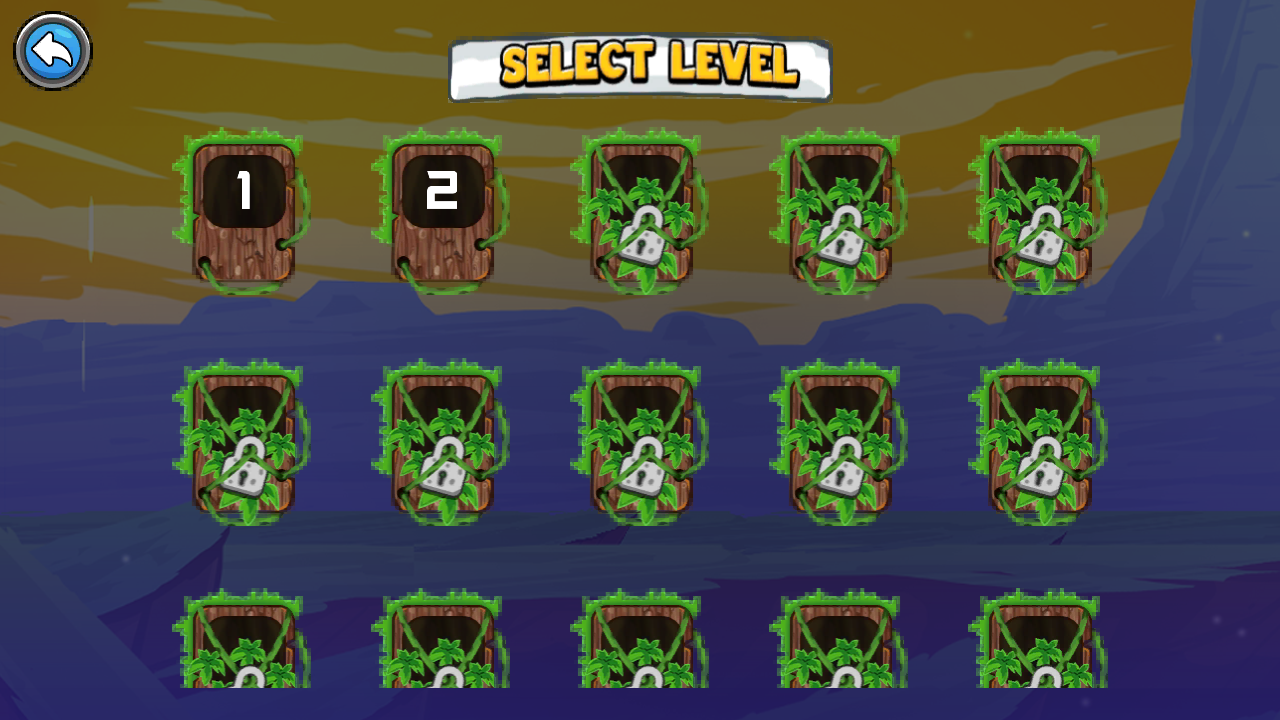Click the padlock icon on level 5
Viewport: 1280px width, 720px height.
pyautogui.click(x=1043, y=235)
